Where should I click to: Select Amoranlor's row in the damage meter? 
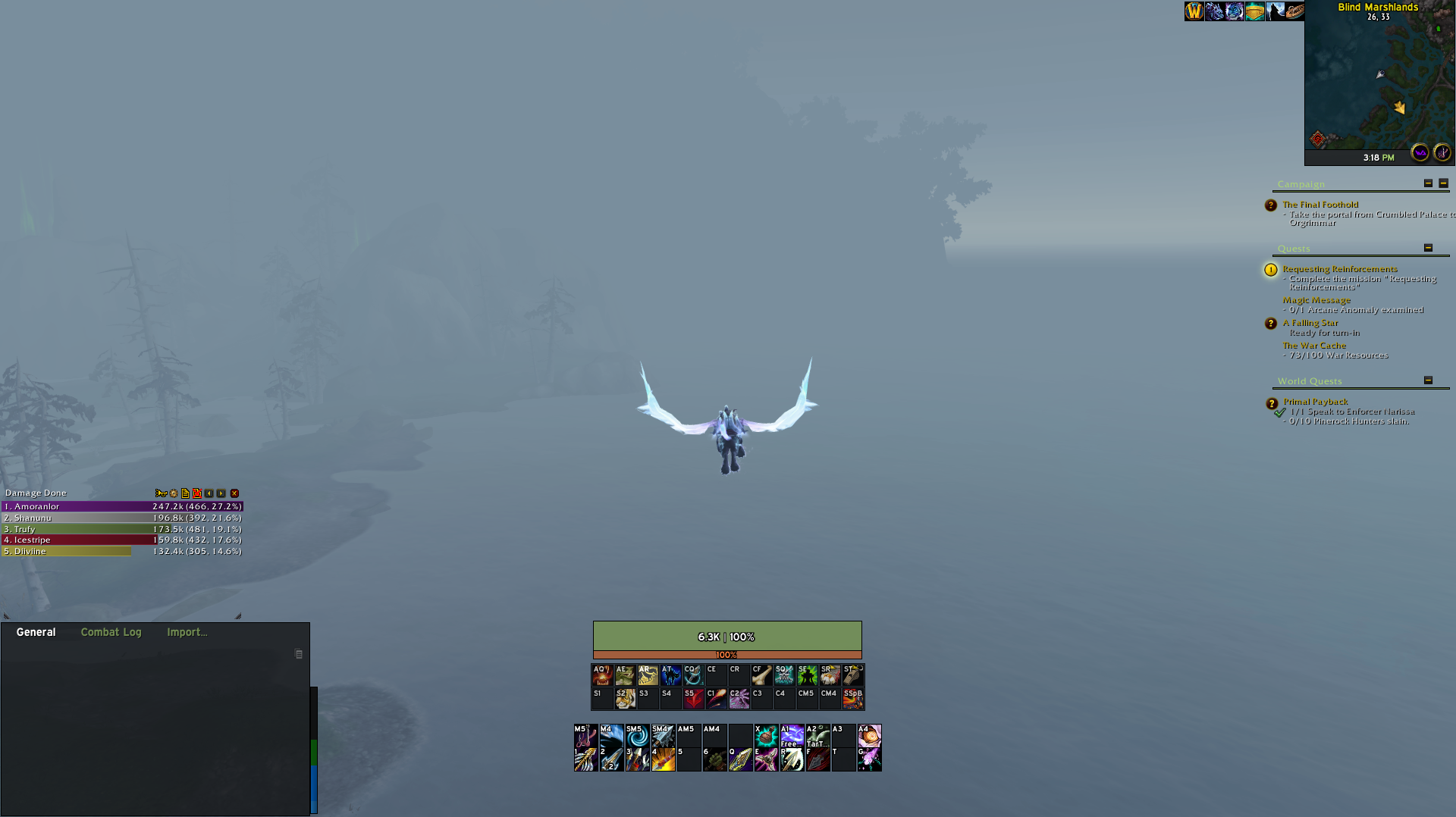[121, 506]
